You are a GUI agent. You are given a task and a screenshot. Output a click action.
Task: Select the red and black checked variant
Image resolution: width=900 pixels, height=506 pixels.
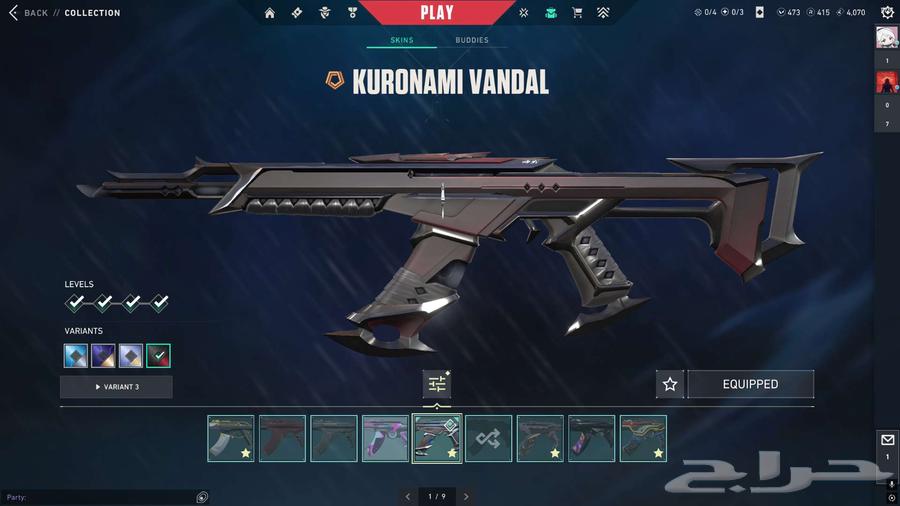point(158,355)
